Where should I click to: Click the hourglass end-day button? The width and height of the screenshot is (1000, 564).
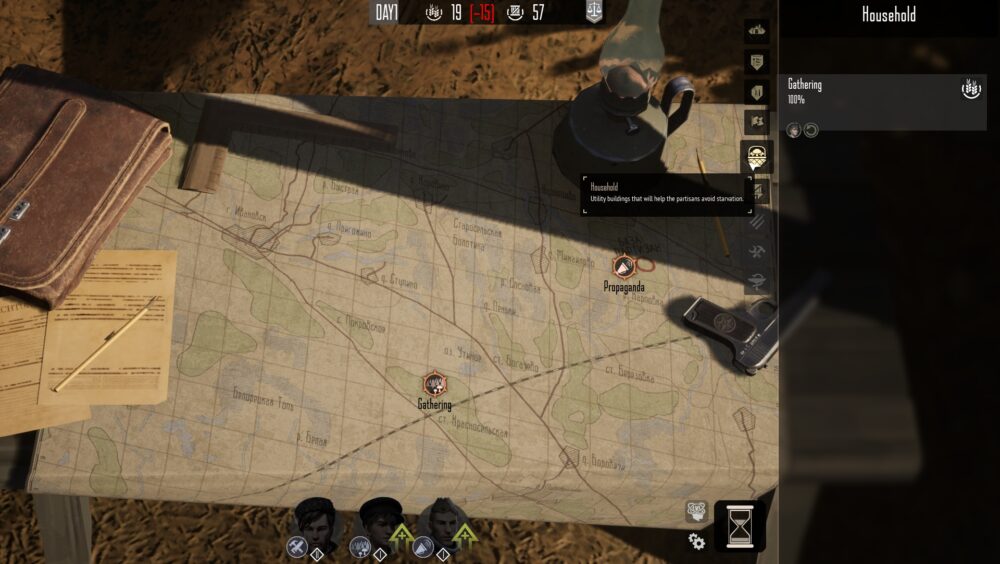coord(740,525)
